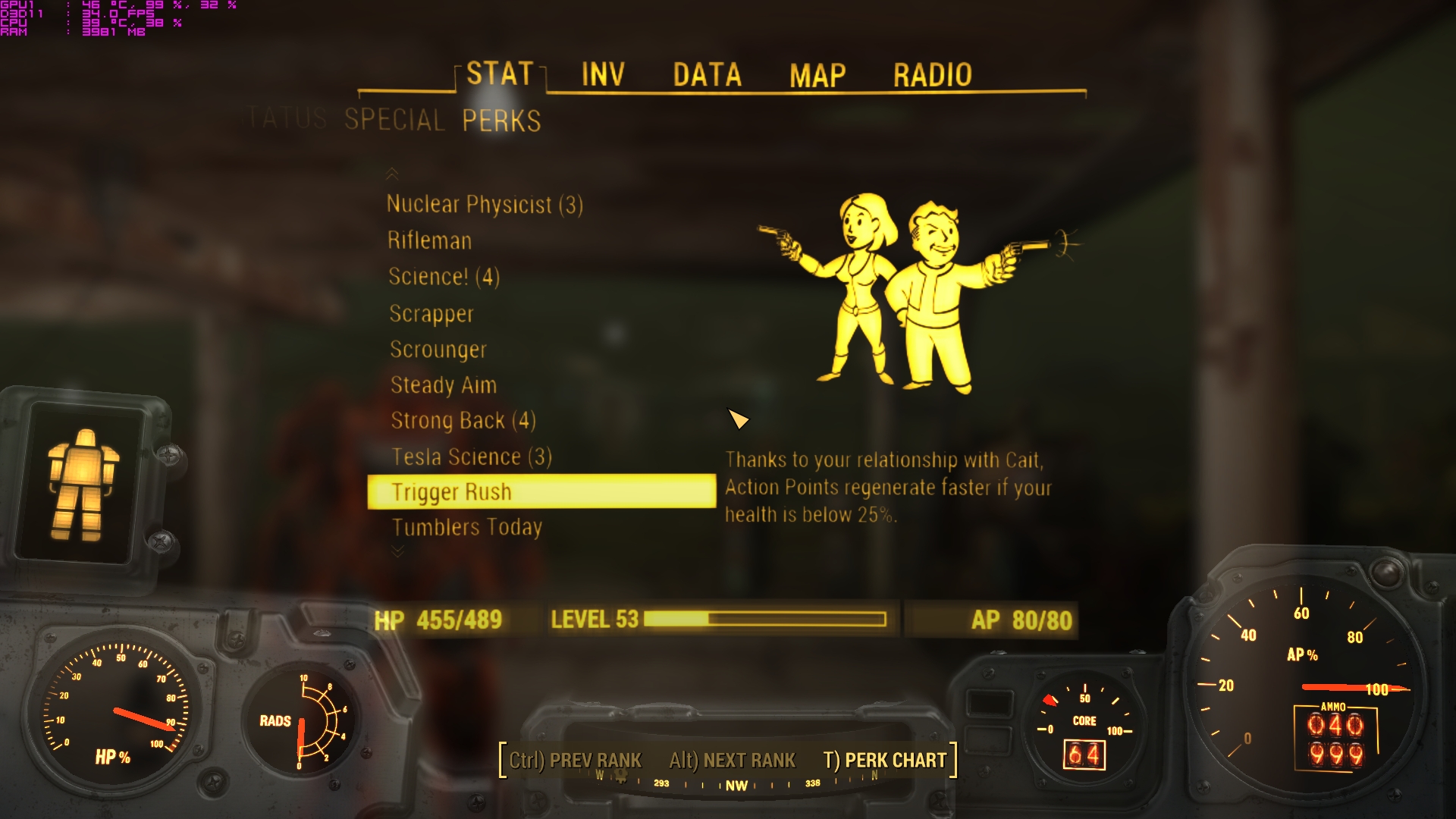Click NEXT RANK in the bottom bar

tap(733, 761)
